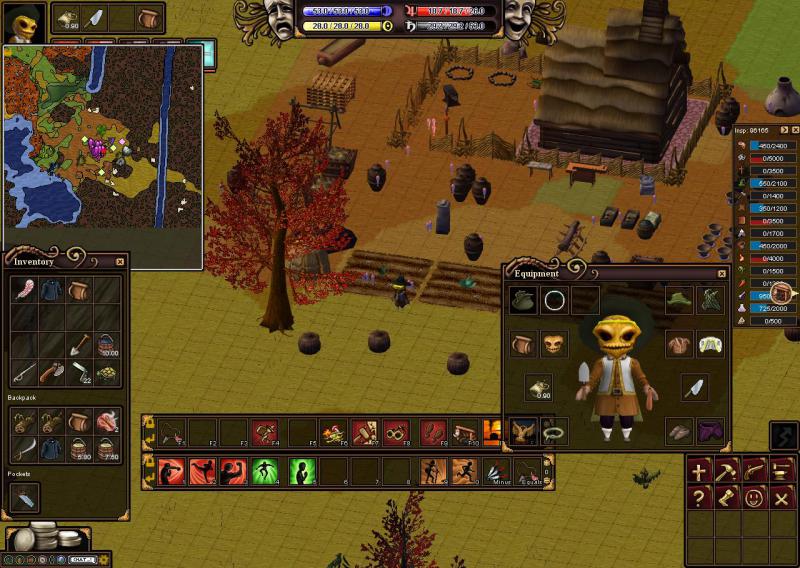Pick the turtle item in inventory
Screen dimensions: 800x568
(x=107, y=373)
